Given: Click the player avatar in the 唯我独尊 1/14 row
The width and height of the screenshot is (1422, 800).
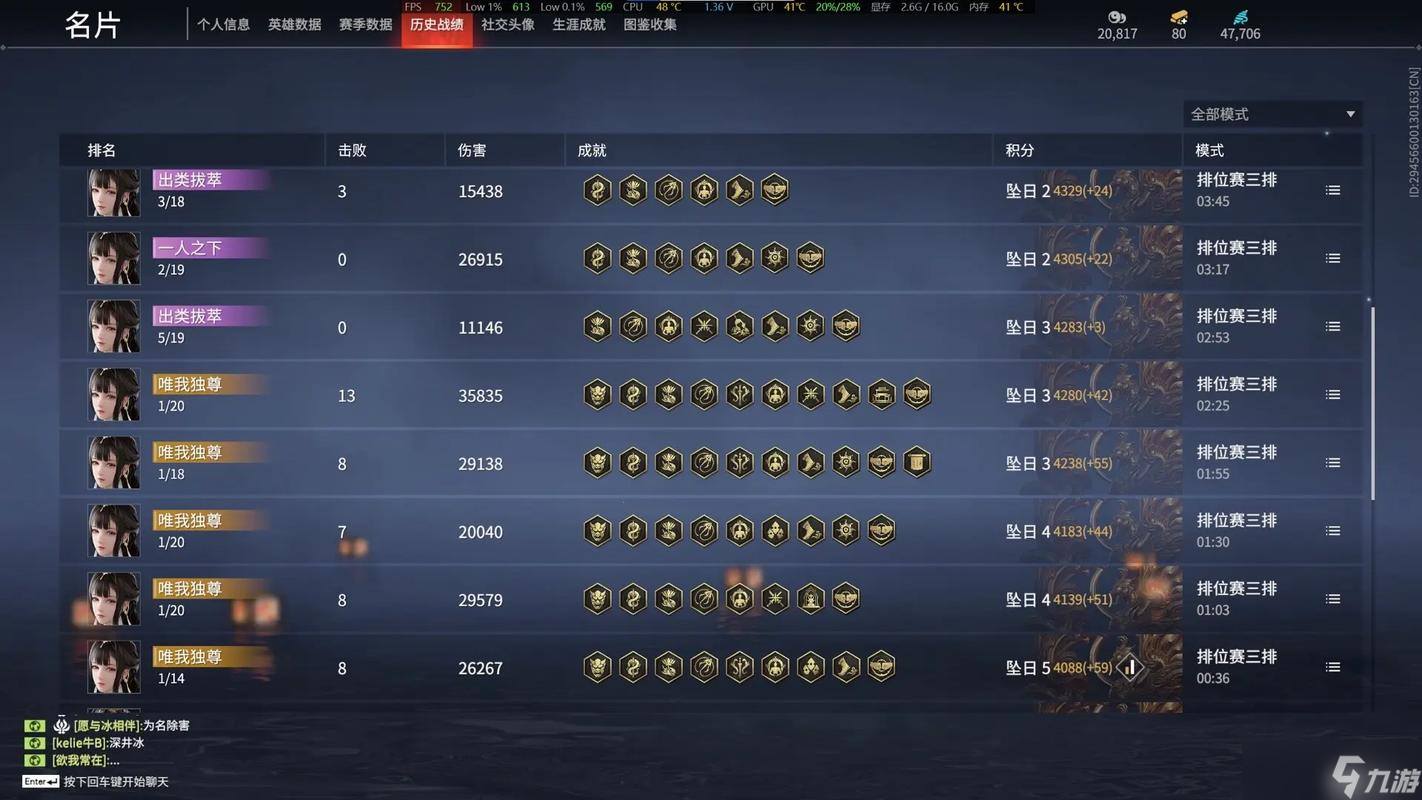Looking at the screenshot, I should click(113, 667).
